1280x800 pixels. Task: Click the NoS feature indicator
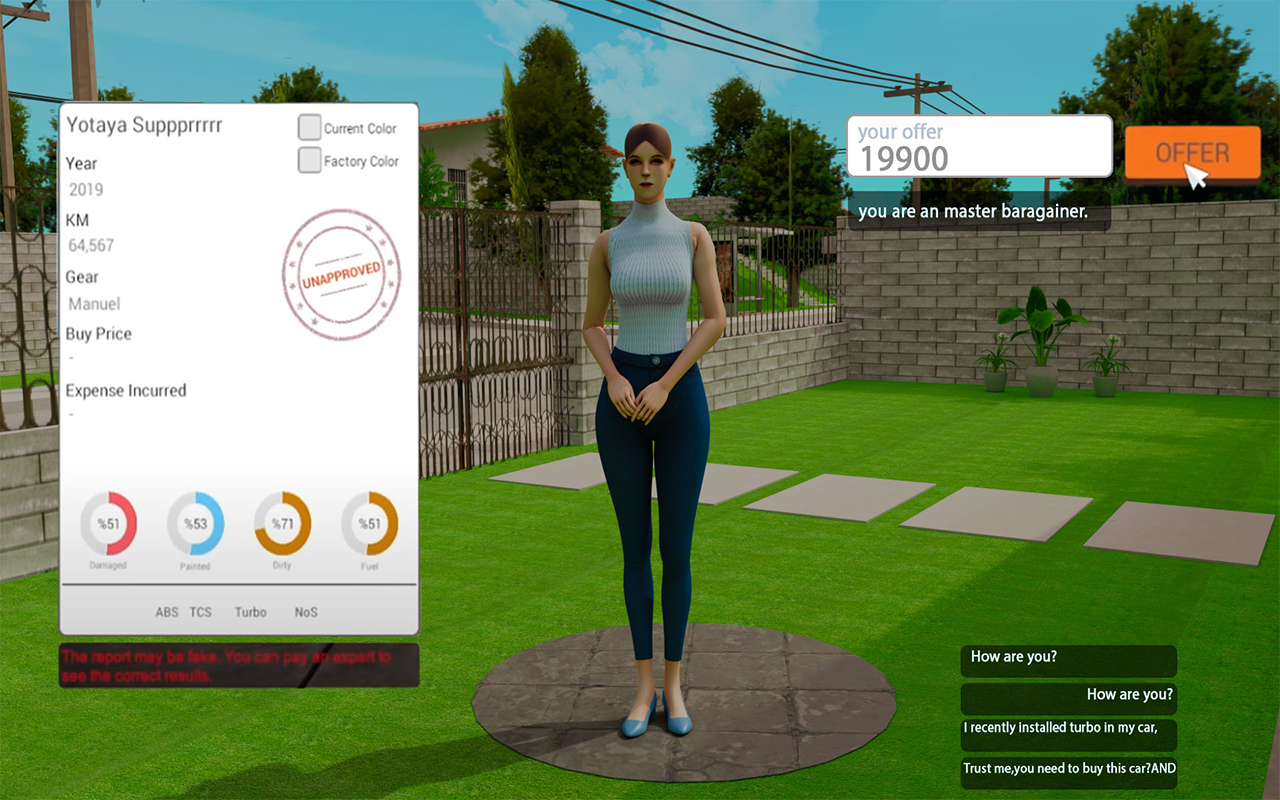click(x=306, y=612)
